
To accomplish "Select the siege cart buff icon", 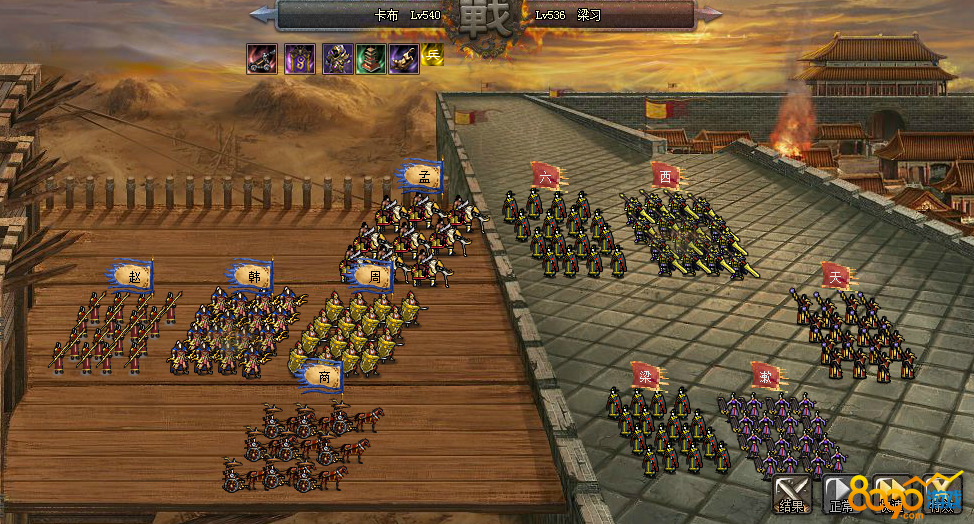I will 263,58.
